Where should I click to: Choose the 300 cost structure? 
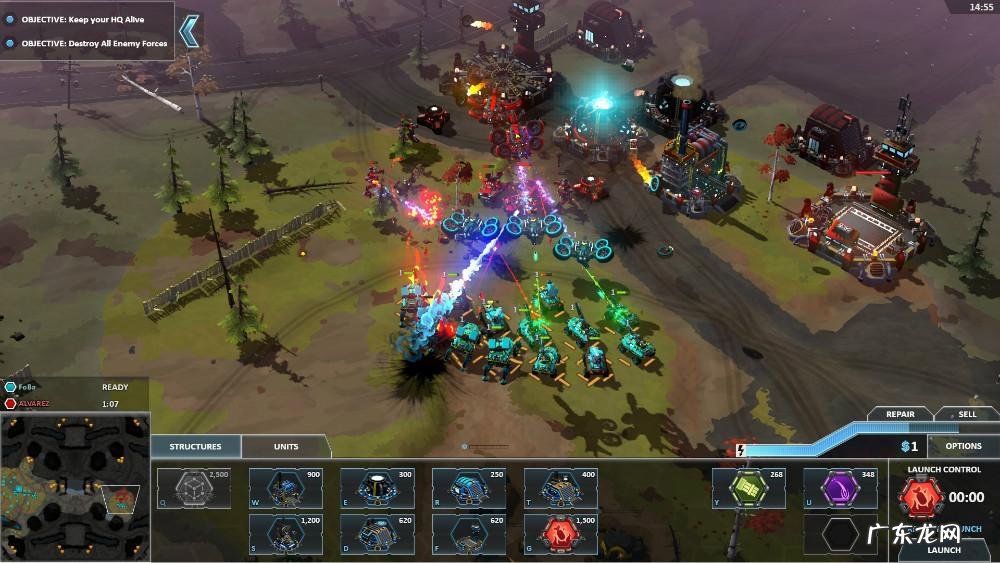(x=377, y=488)
